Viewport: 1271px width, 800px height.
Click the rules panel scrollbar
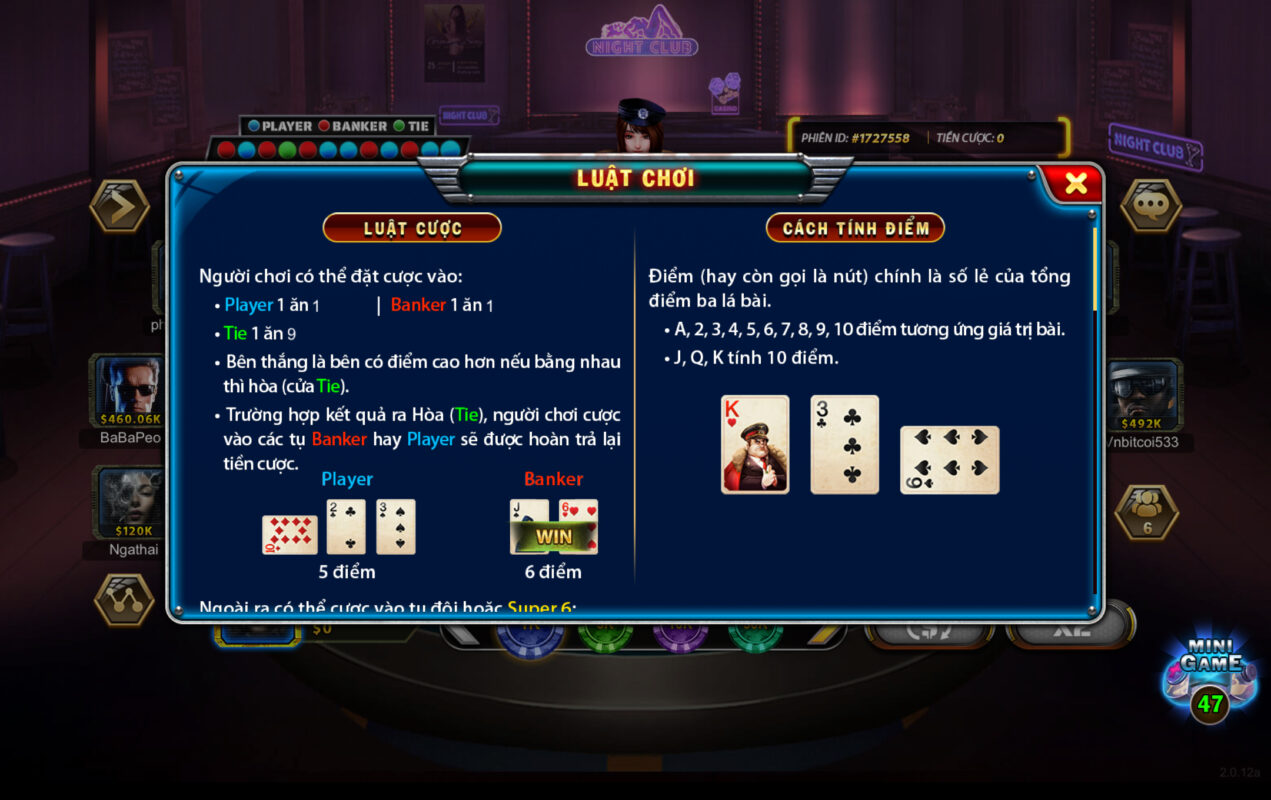click(1095, 270)
